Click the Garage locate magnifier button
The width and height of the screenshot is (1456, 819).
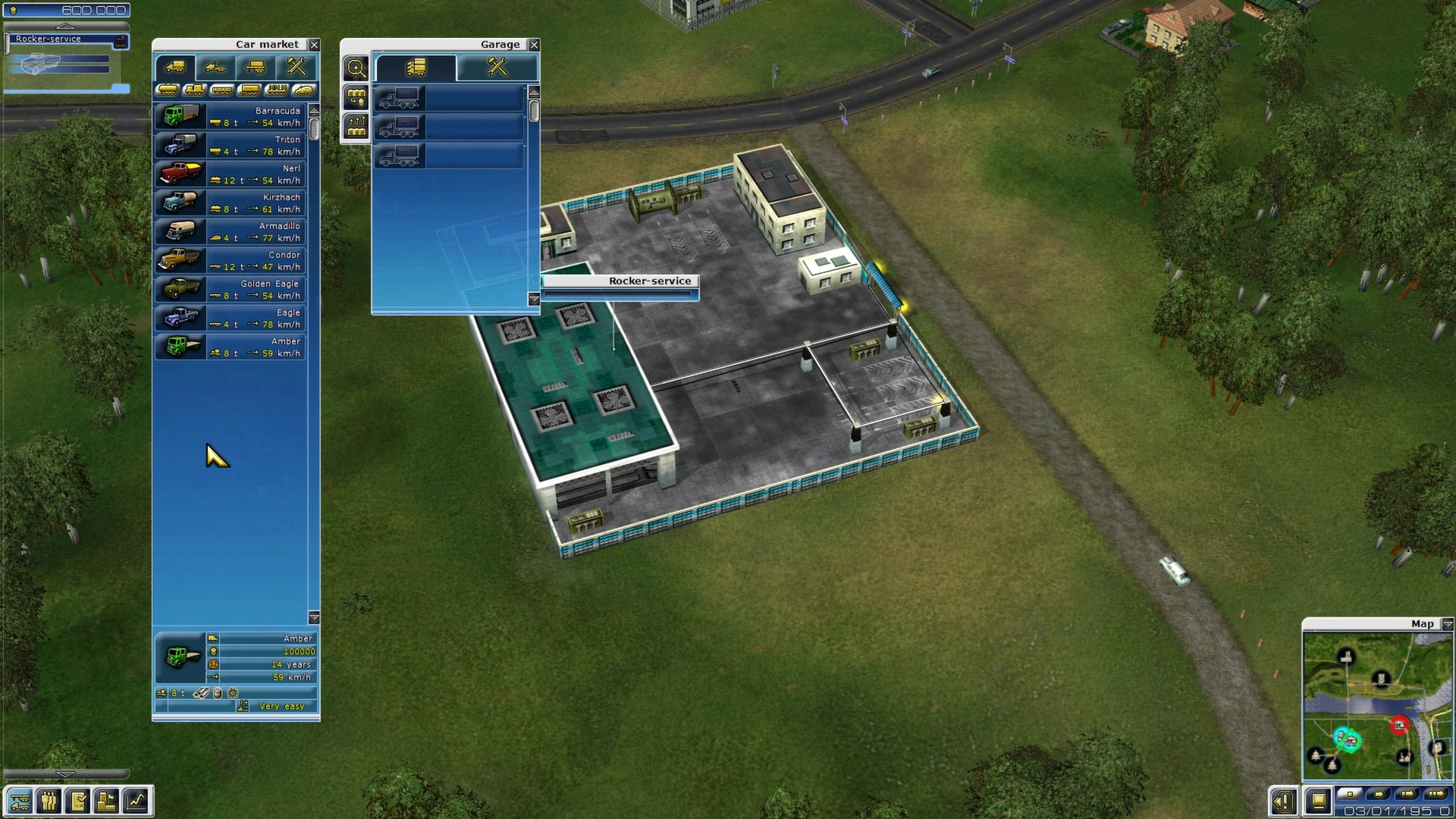click(x=356, y=68)
